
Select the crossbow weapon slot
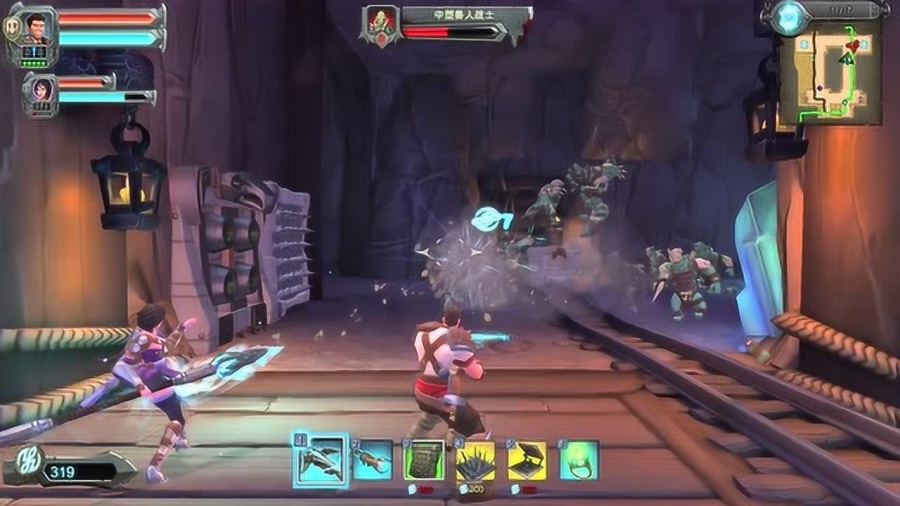(321, 460)
